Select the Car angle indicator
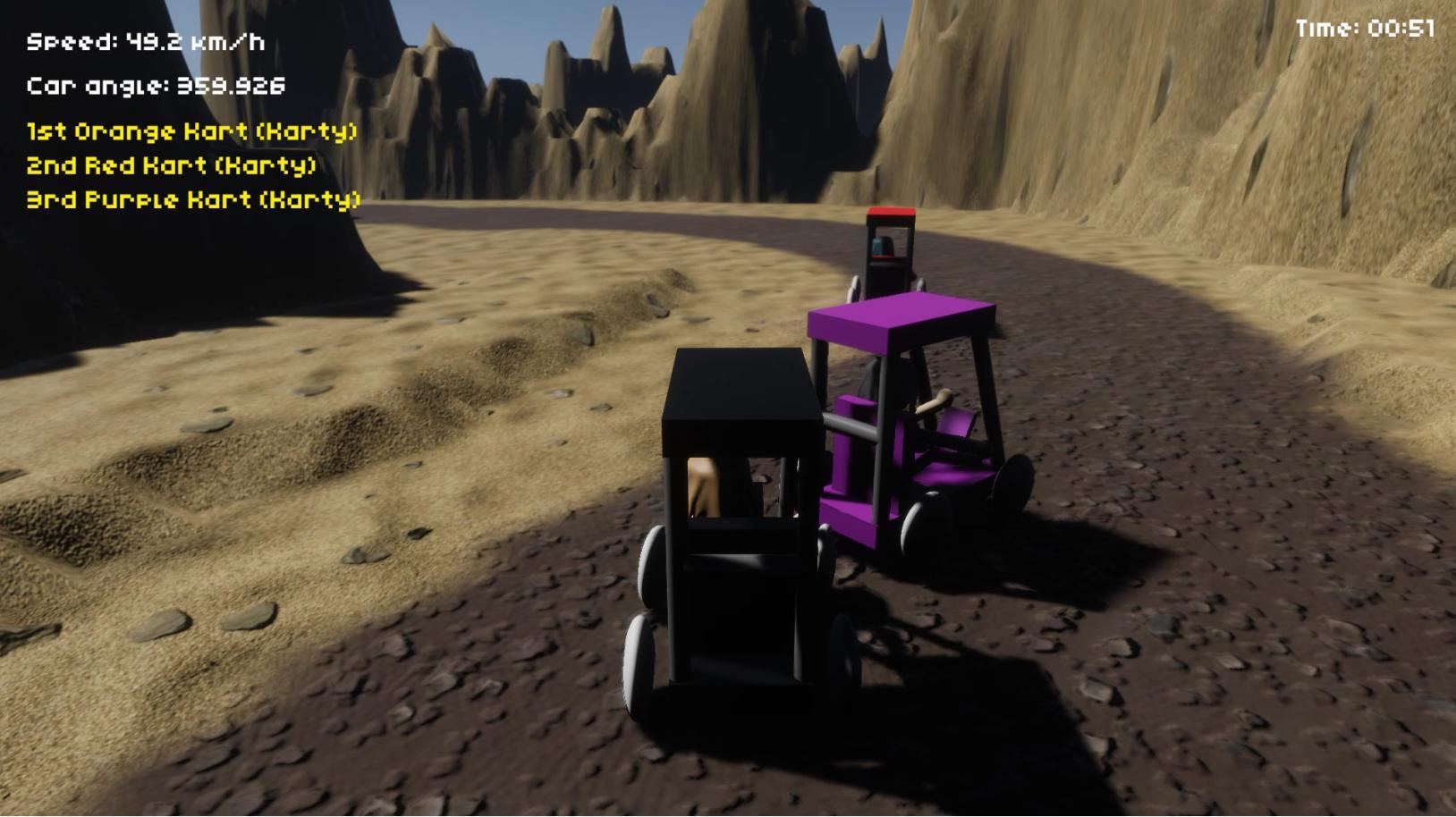This screenshot has width=1456, height=817. pos(157,87)
